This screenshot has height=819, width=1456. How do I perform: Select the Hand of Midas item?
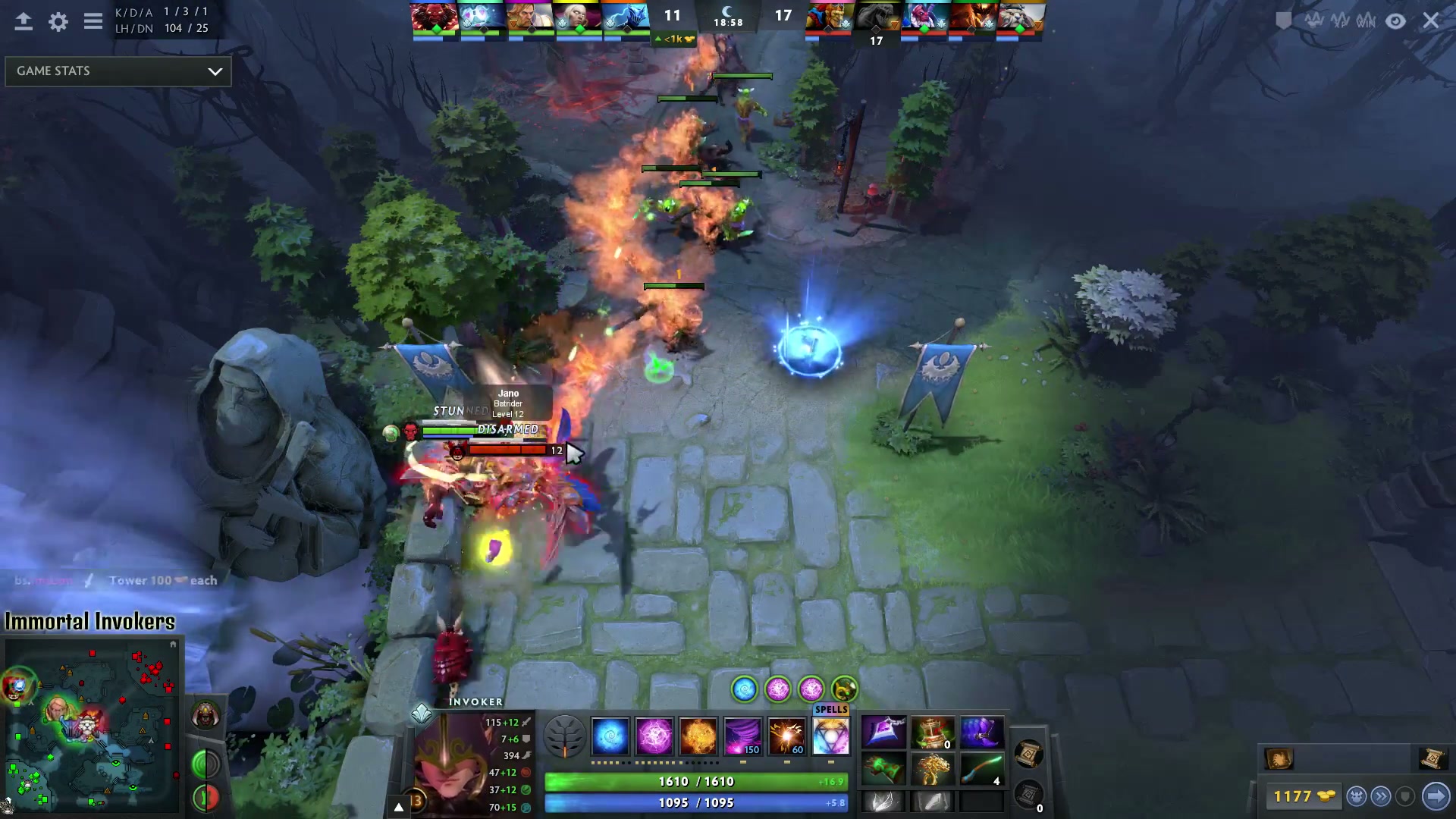click(x=933, y=768)
